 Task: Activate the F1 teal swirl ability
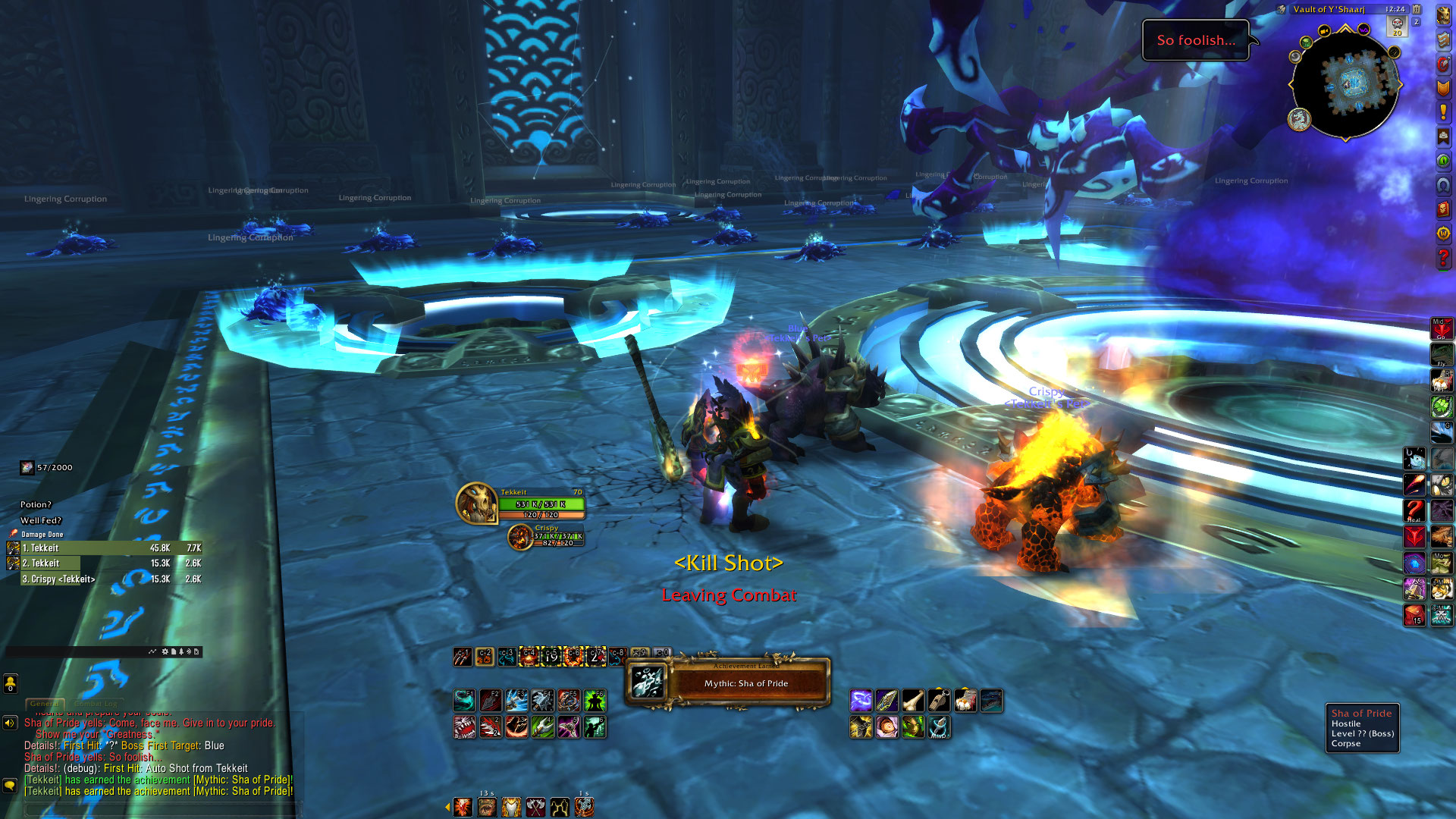point(465,700)
